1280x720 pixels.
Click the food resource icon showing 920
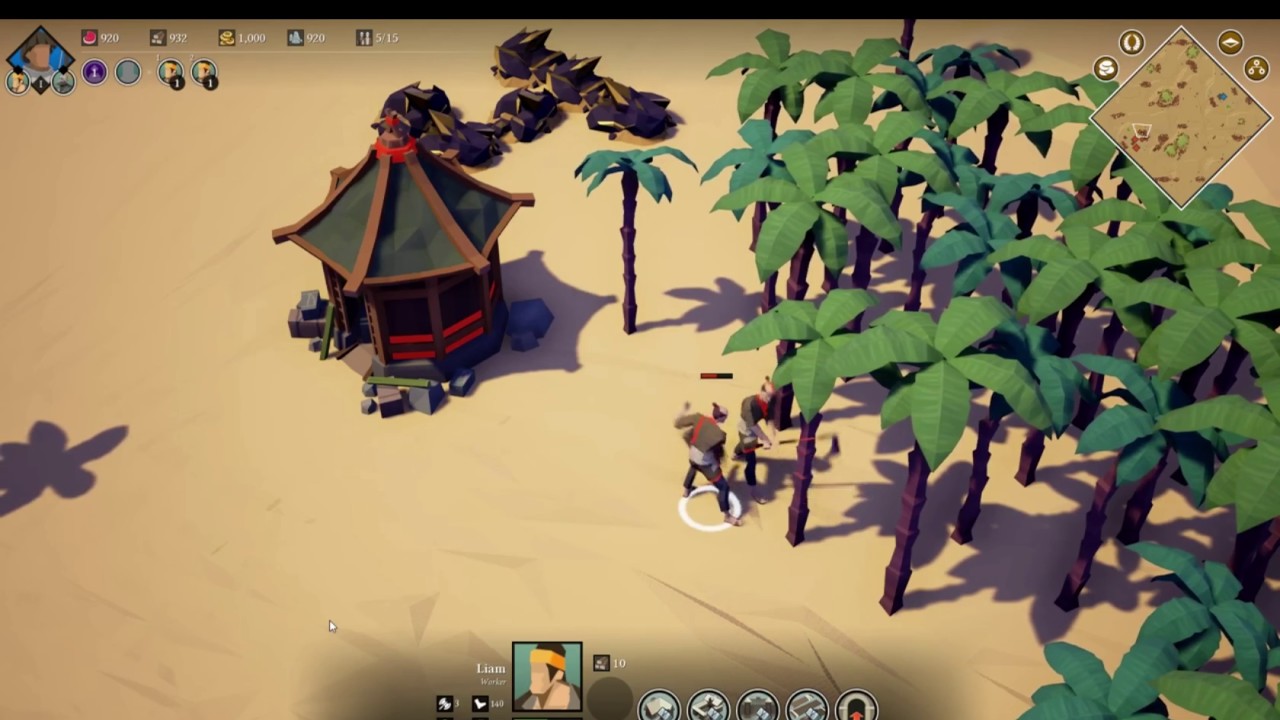(89, 37)
